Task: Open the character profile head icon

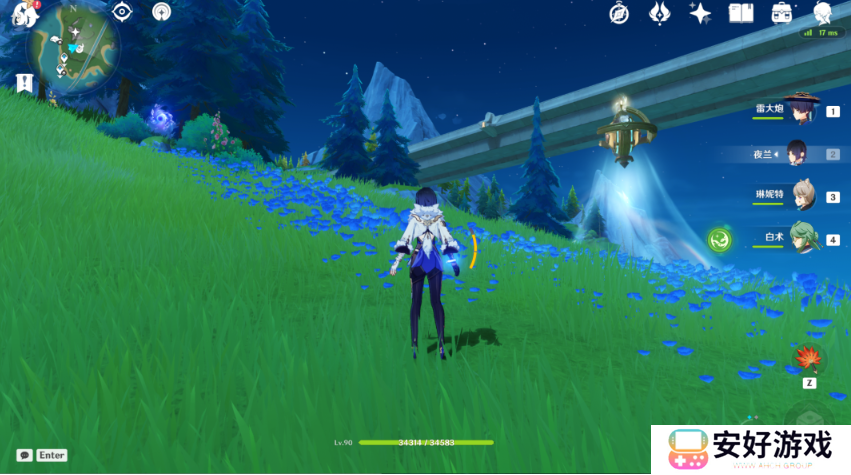Action: [x=822, y=13]
